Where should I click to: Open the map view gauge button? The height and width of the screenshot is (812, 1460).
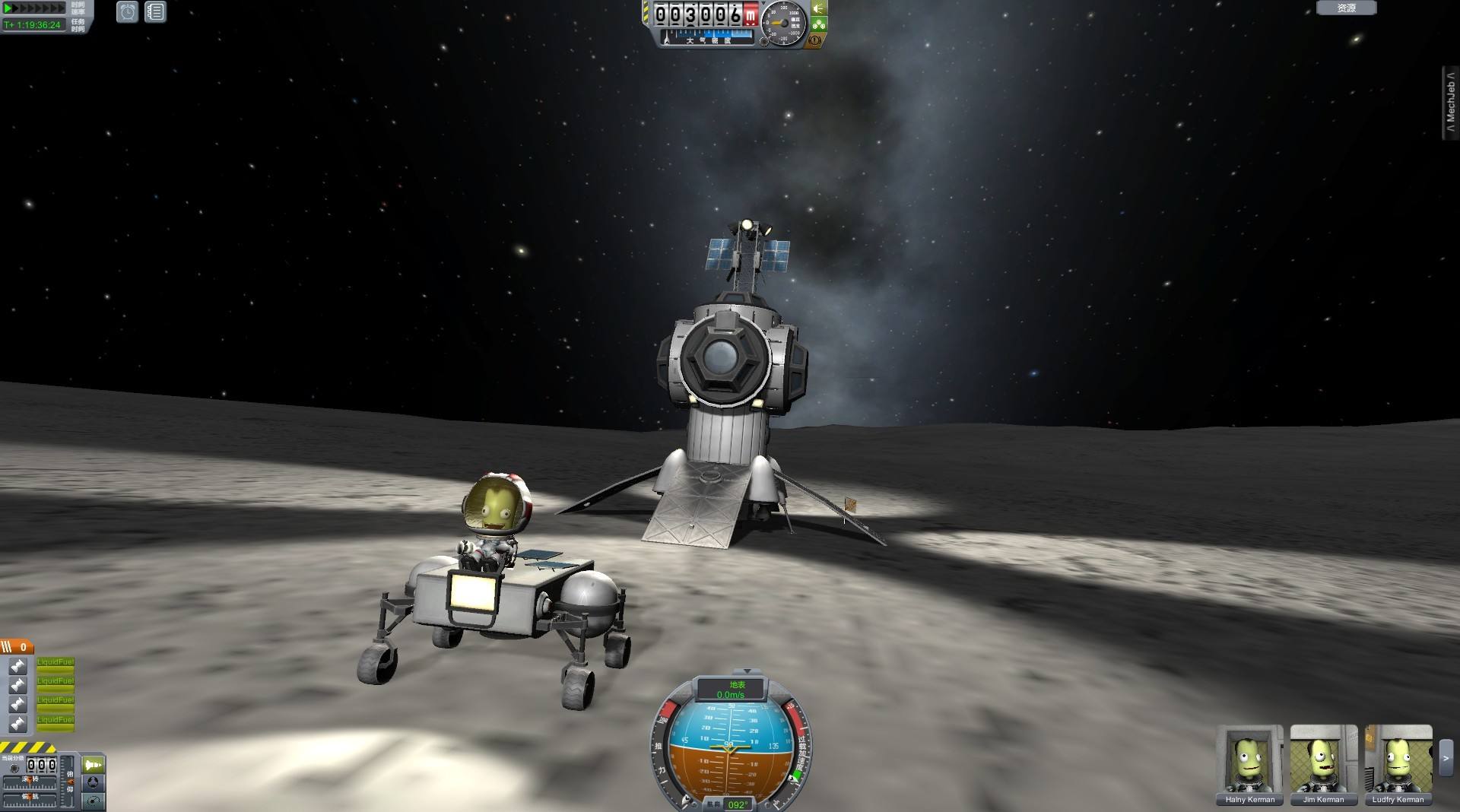[94, 801]
